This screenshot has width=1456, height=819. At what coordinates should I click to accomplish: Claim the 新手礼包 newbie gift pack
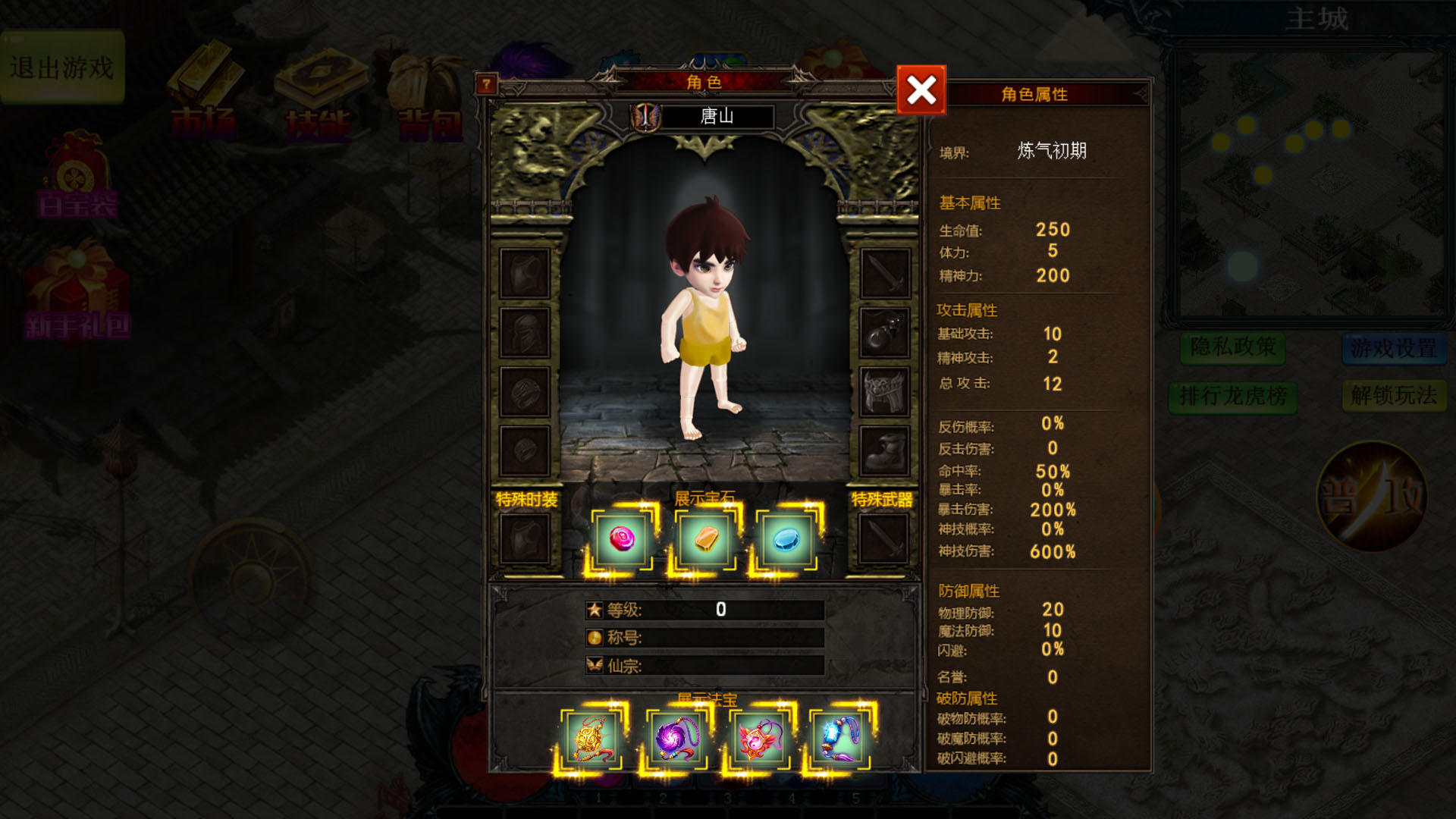[x=77, y=296]
